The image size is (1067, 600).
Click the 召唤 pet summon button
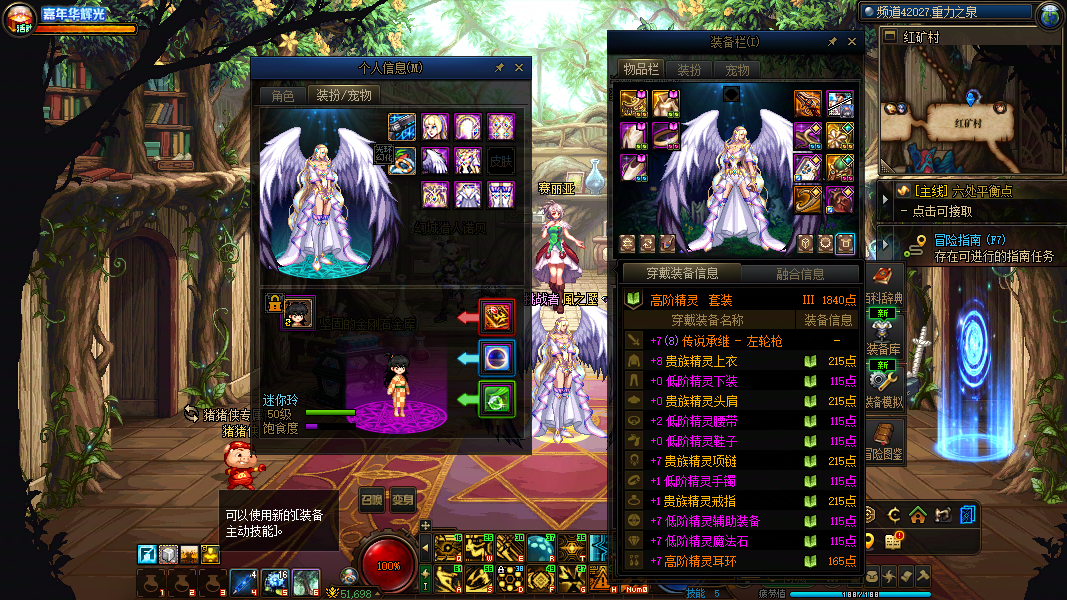coord(371,500)
